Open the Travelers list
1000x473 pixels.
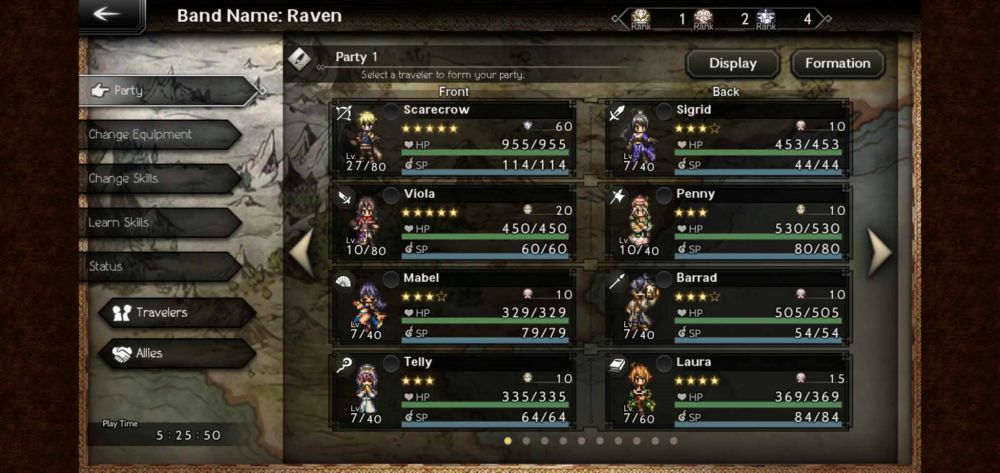175,312
